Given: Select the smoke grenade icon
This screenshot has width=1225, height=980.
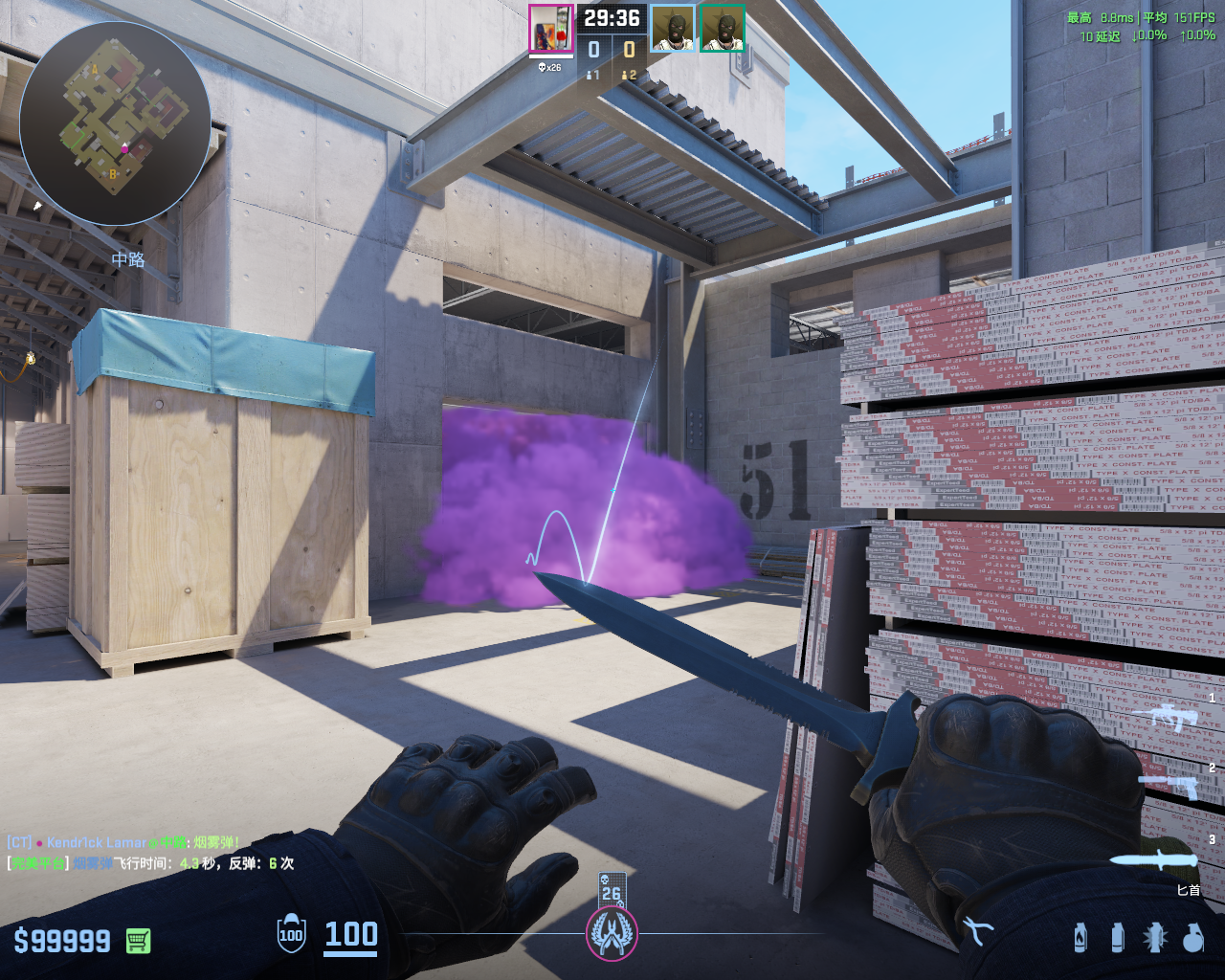Looking at the screenshot, I should pos(1117,938).
